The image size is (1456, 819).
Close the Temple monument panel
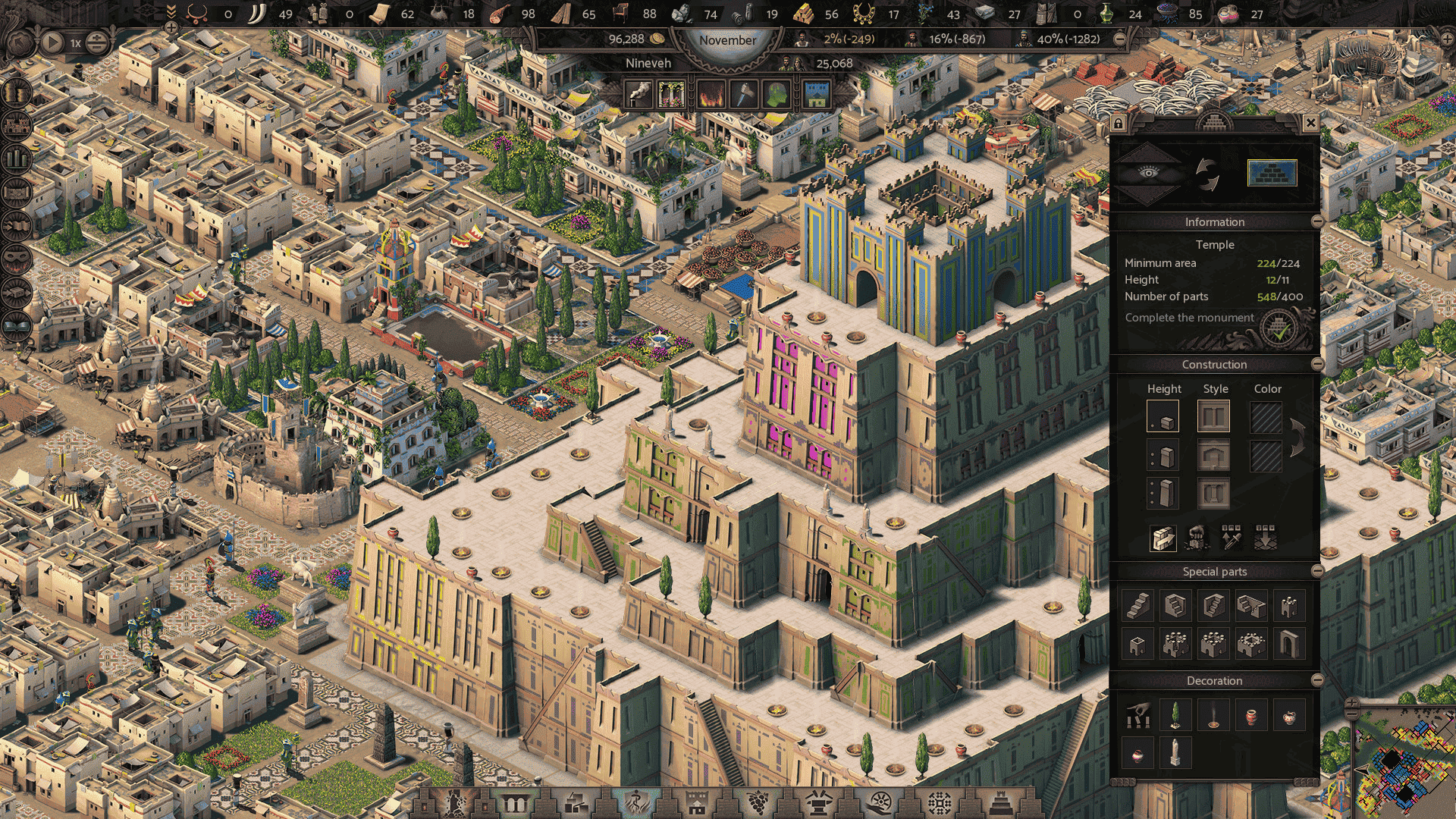(x=1310, y=123)
